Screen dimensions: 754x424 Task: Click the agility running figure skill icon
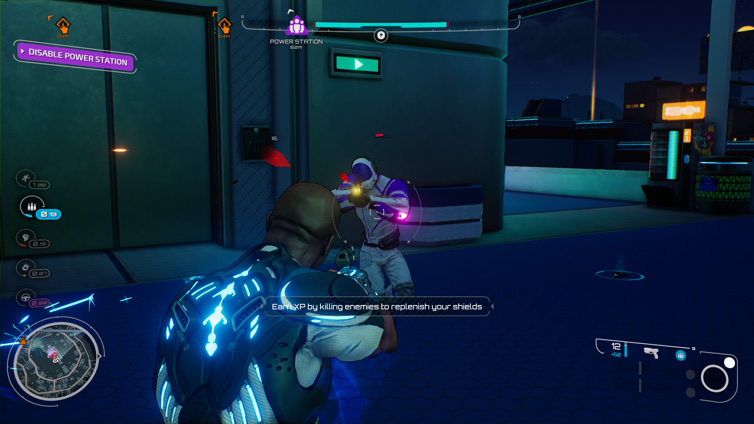[x=26, y=178]
